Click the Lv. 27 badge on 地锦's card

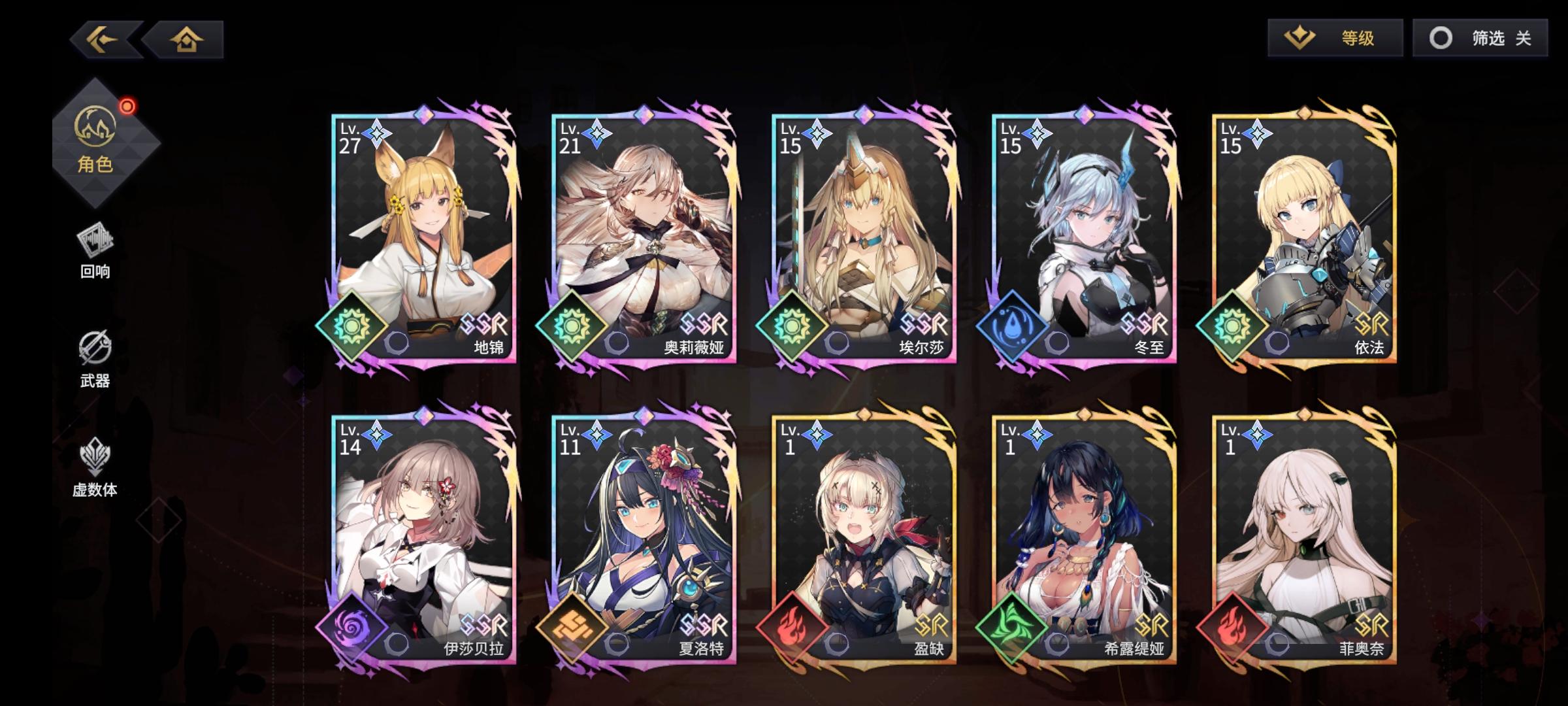tap(350, 137)
